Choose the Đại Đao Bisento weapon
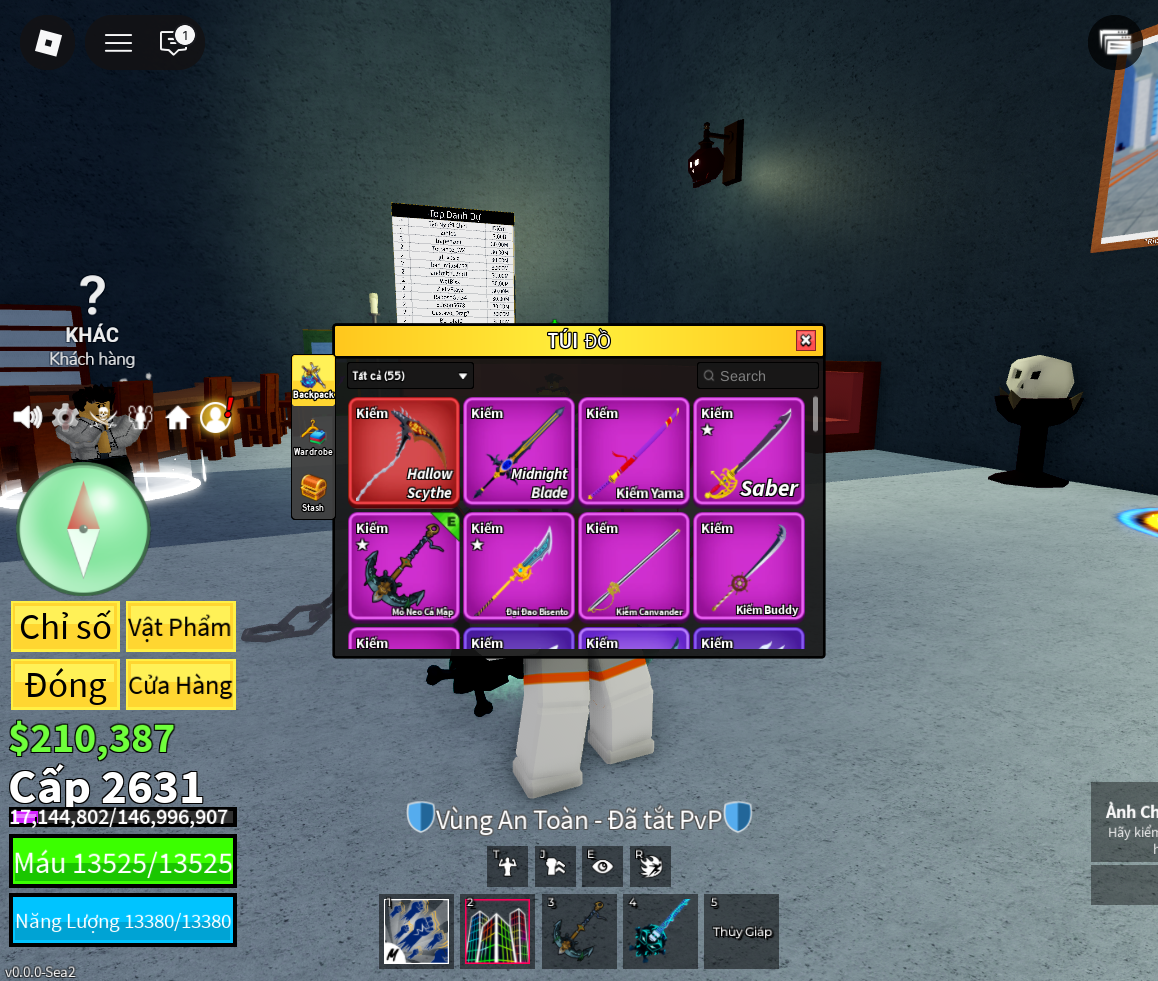Screen dimensions: 1158x981 coord(519,567)
